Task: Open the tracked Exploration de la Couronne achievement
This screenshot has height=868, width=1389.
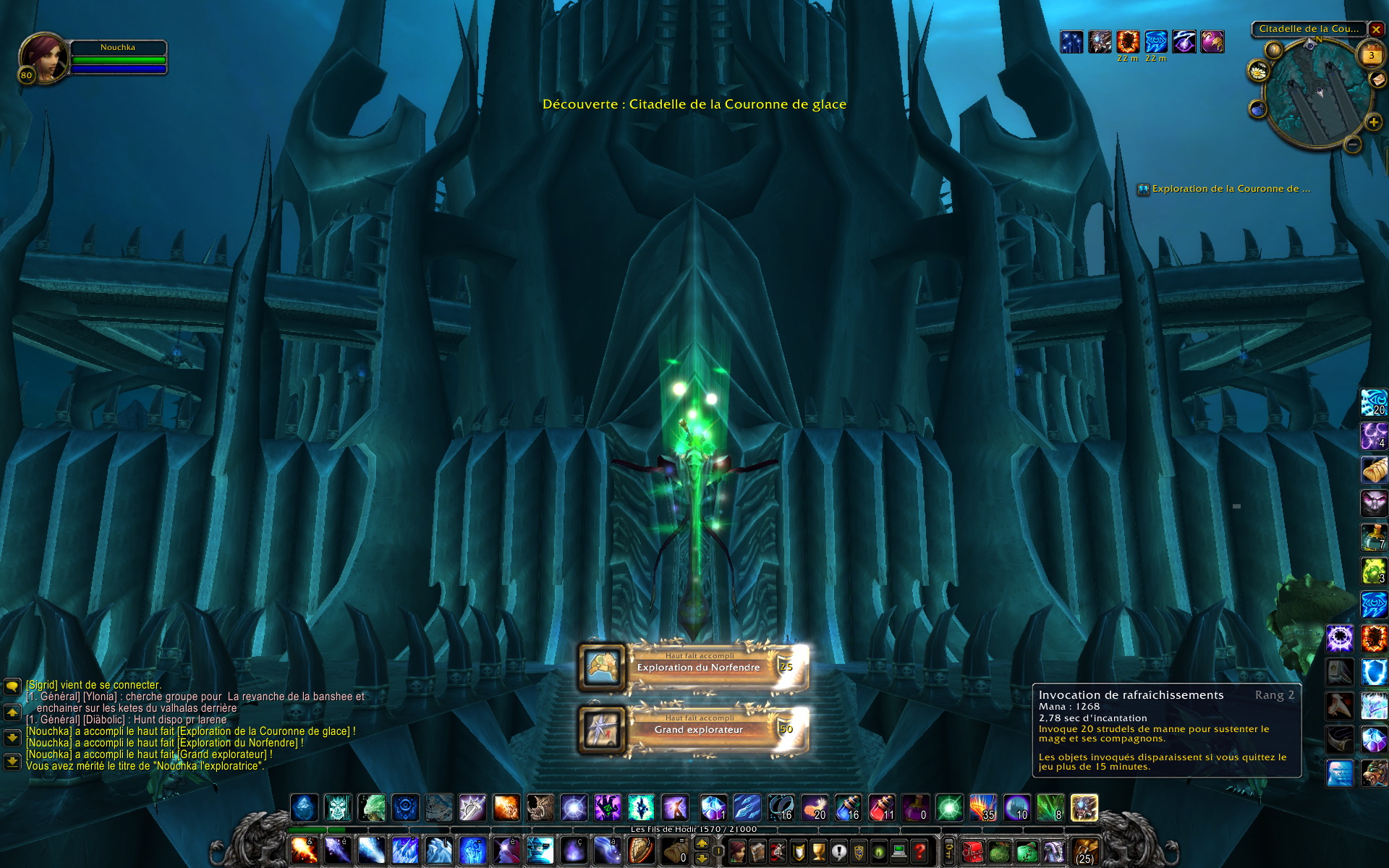Action: (x=1230, y=189)
